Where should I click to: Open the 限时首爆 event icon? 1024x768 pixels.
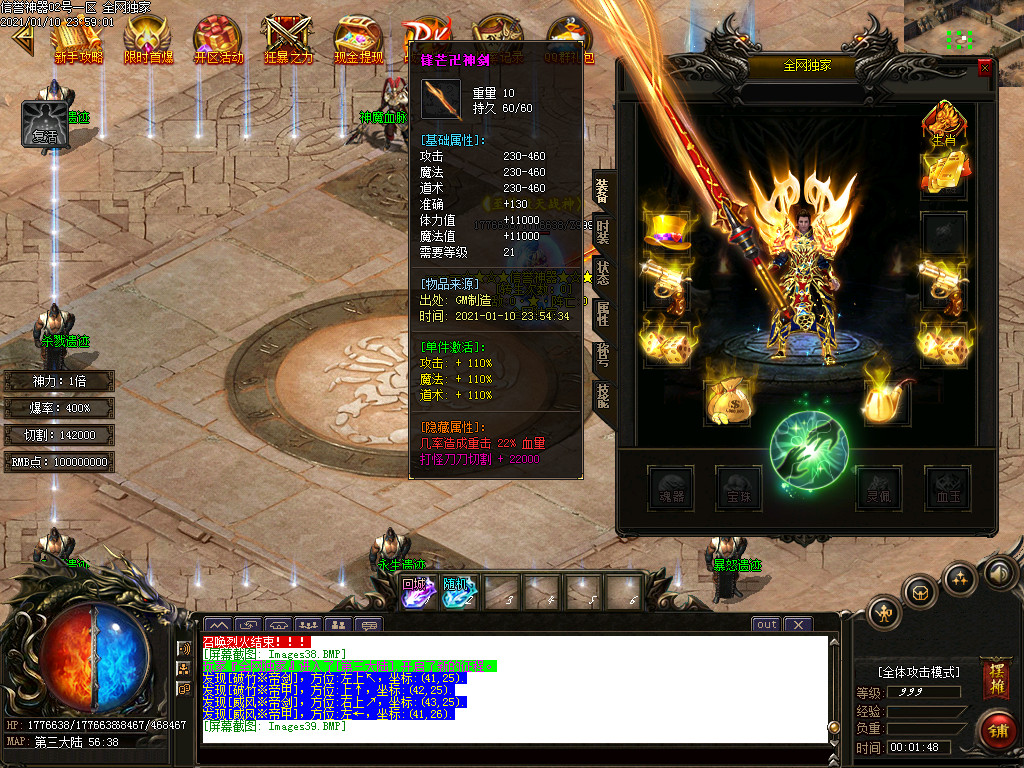[148, 38]
